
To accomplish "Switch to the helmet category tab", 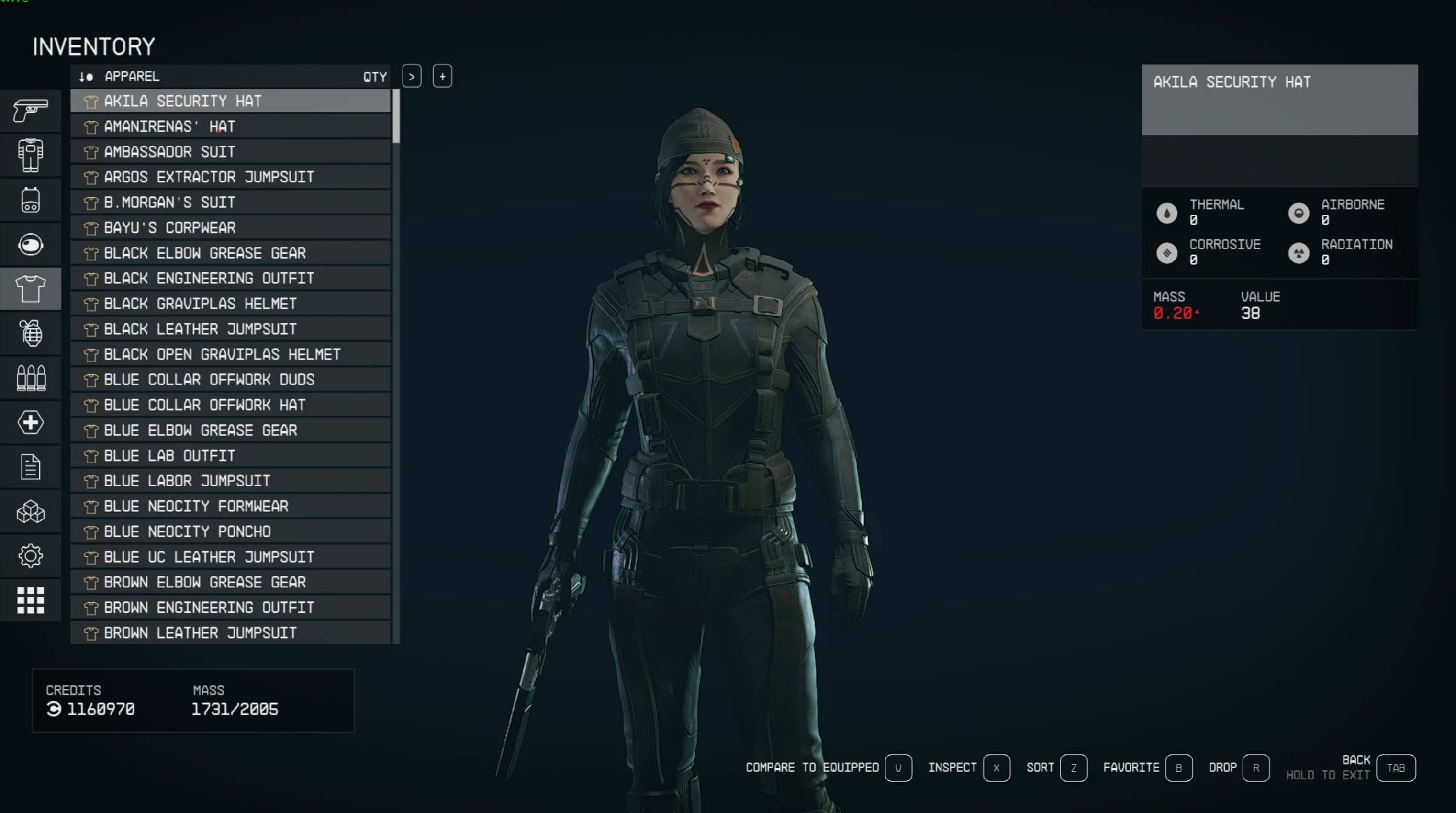I will (x=31, y=244).
